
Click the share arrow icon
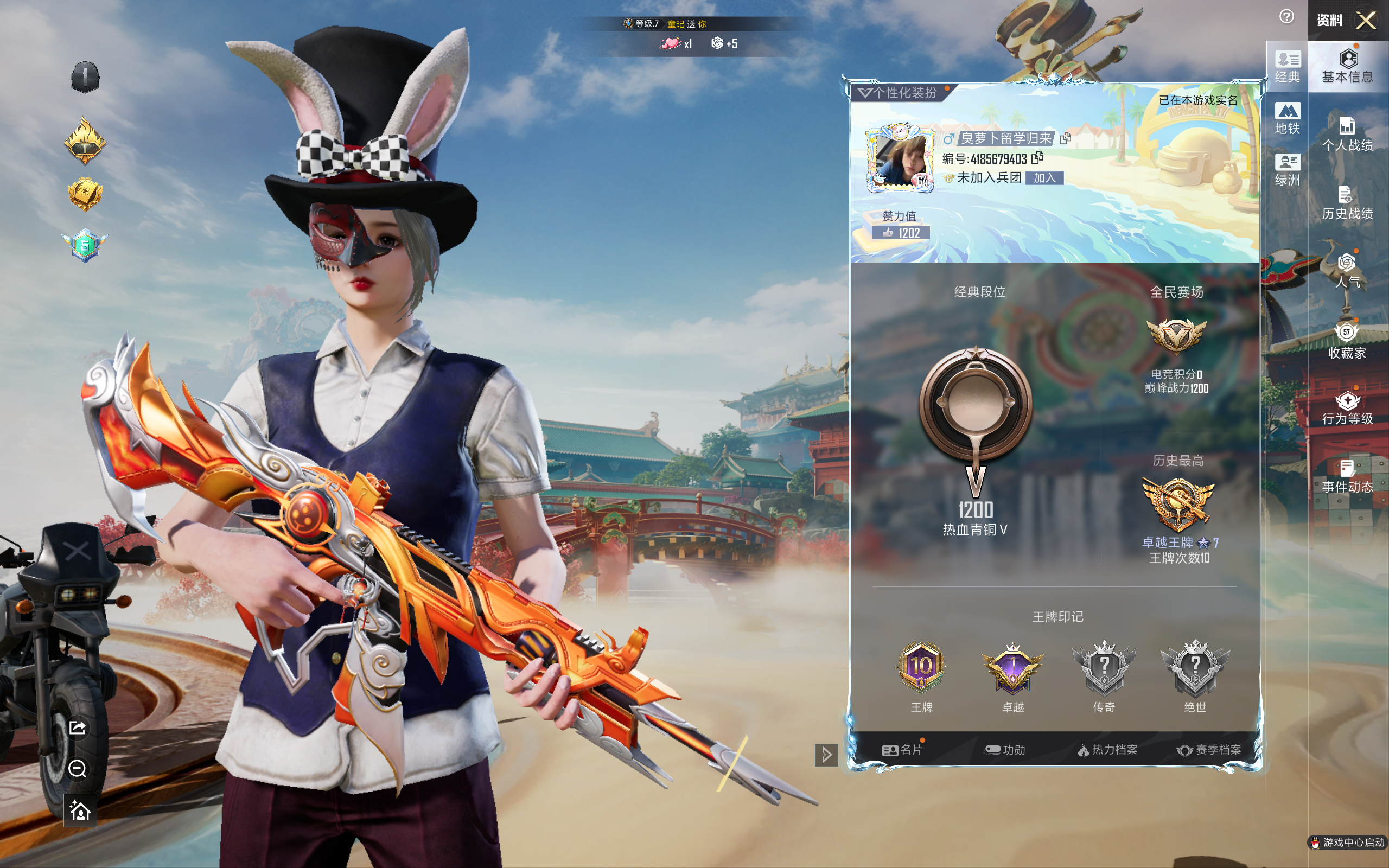point(78,728)
